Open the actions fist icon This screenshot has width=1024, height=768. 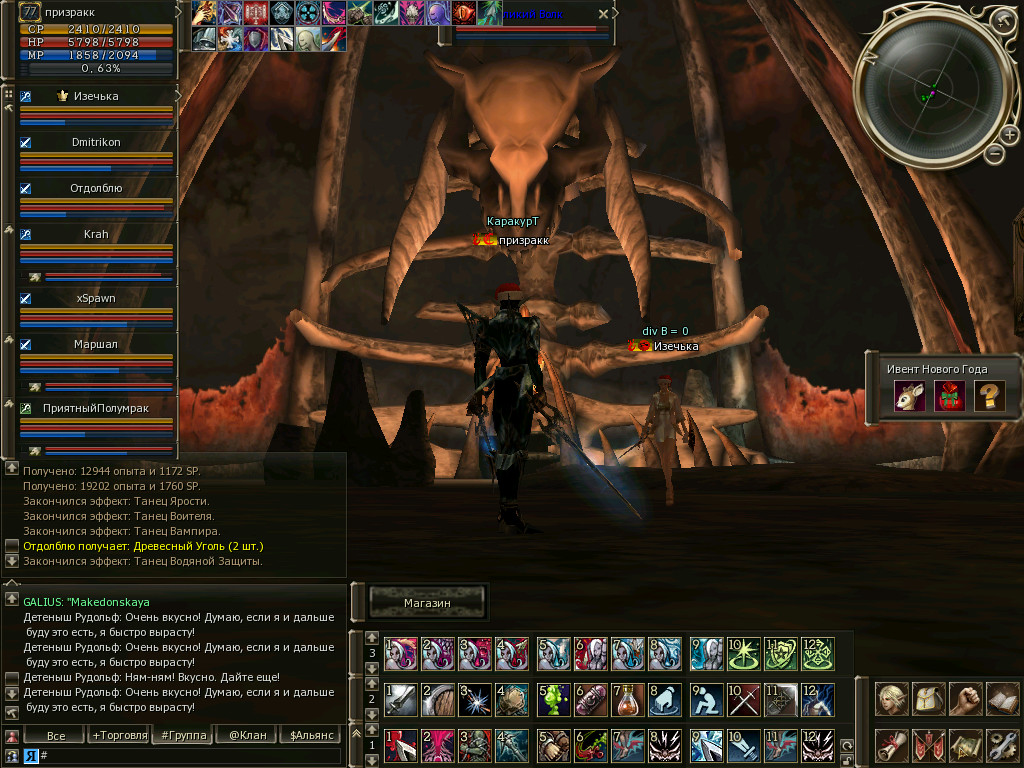tap(965, 699)
